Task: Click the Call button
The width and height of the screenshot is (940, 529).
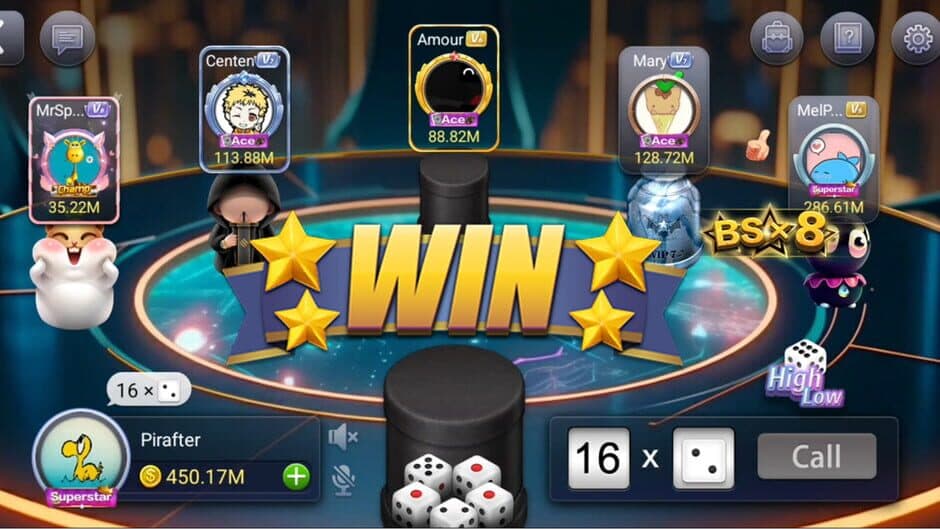Action: (x=816, y=457)
